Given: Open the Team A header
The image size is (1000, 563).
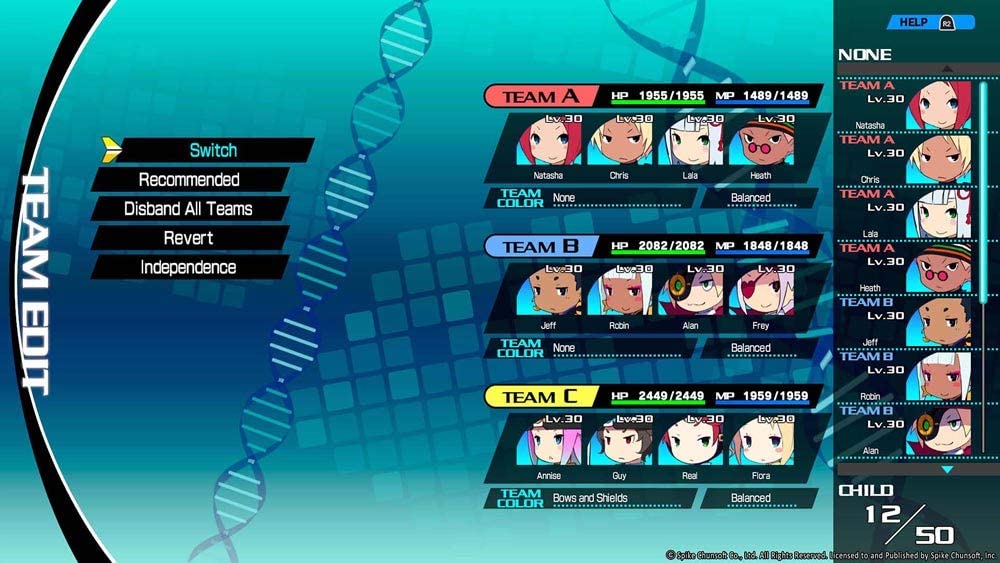Looking at the screenshot, I should pyautogui.click(x=541, y=96).
